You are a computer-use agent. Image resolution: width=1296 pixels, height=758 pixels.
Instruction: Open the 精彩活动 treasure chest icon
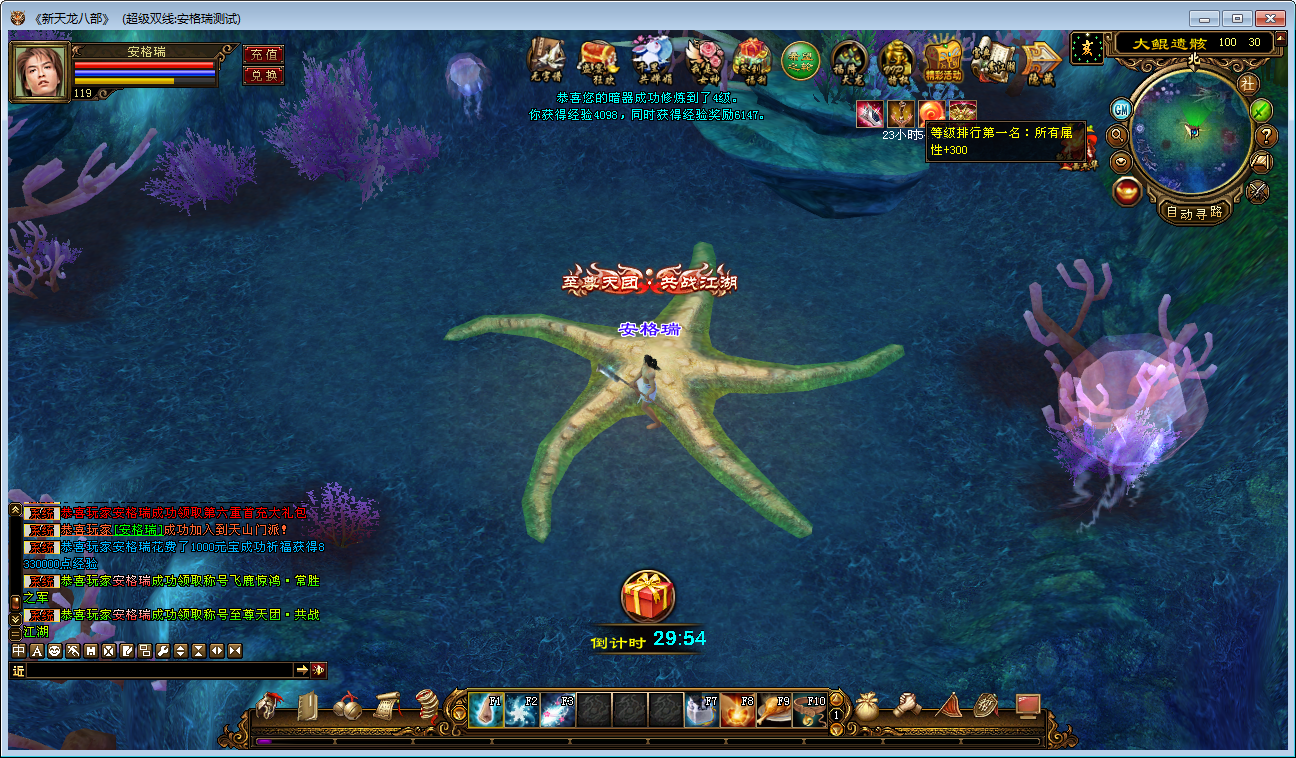943,62
